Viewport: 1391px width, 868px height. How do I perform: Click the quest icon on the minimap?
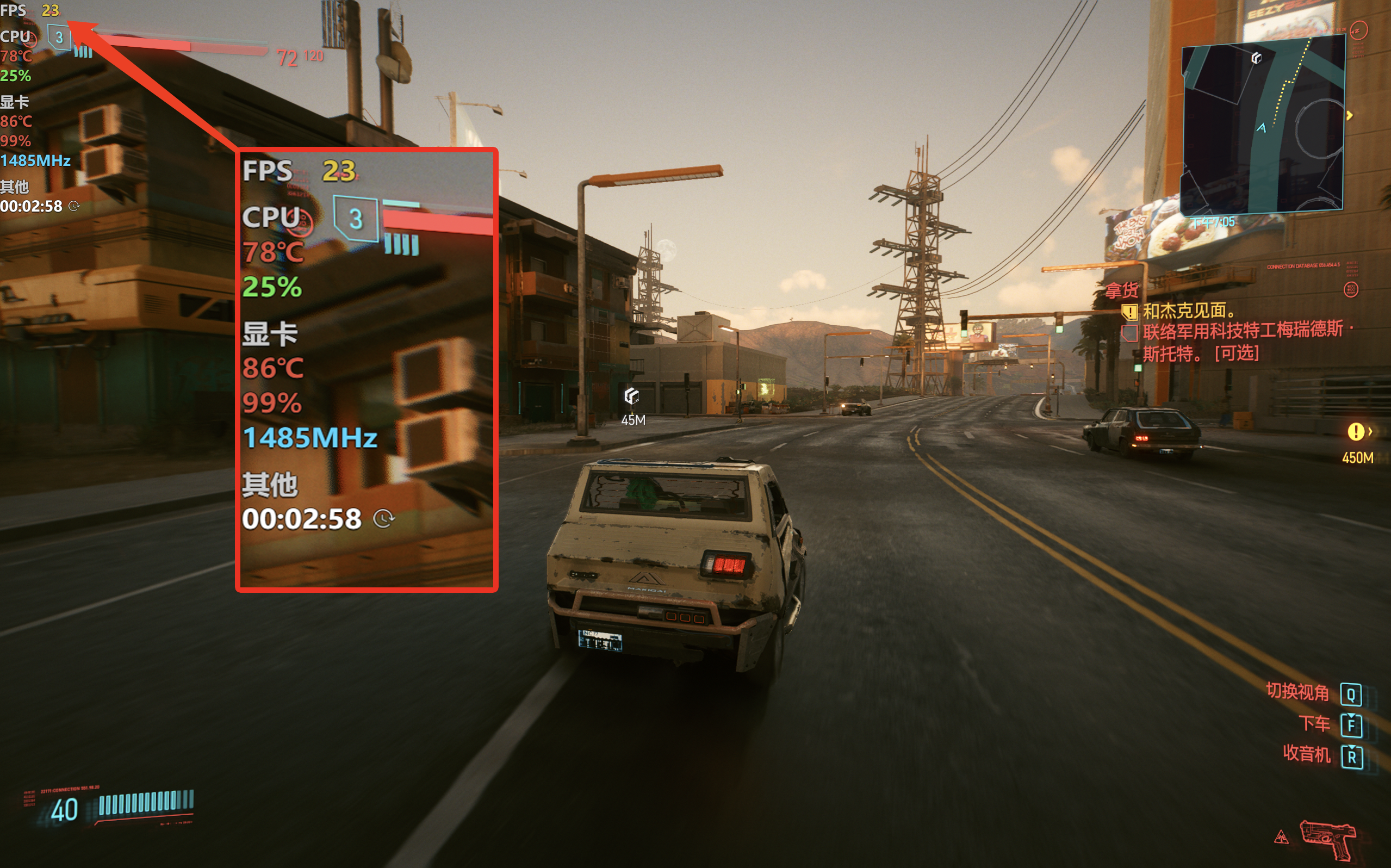[1256, 58]
